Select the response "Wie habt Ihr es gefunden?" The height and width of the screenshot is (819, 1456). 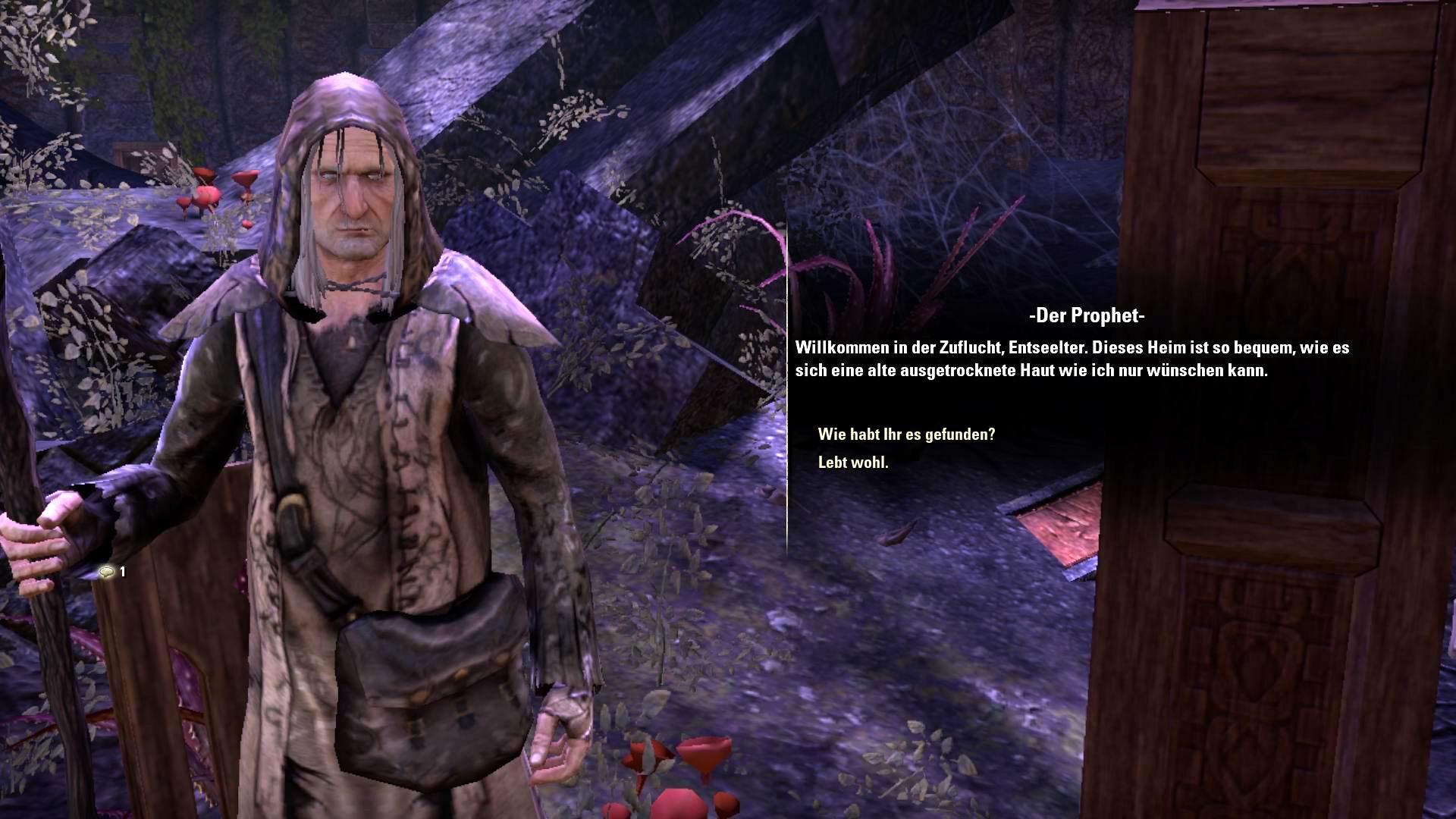tap(905, 435)
